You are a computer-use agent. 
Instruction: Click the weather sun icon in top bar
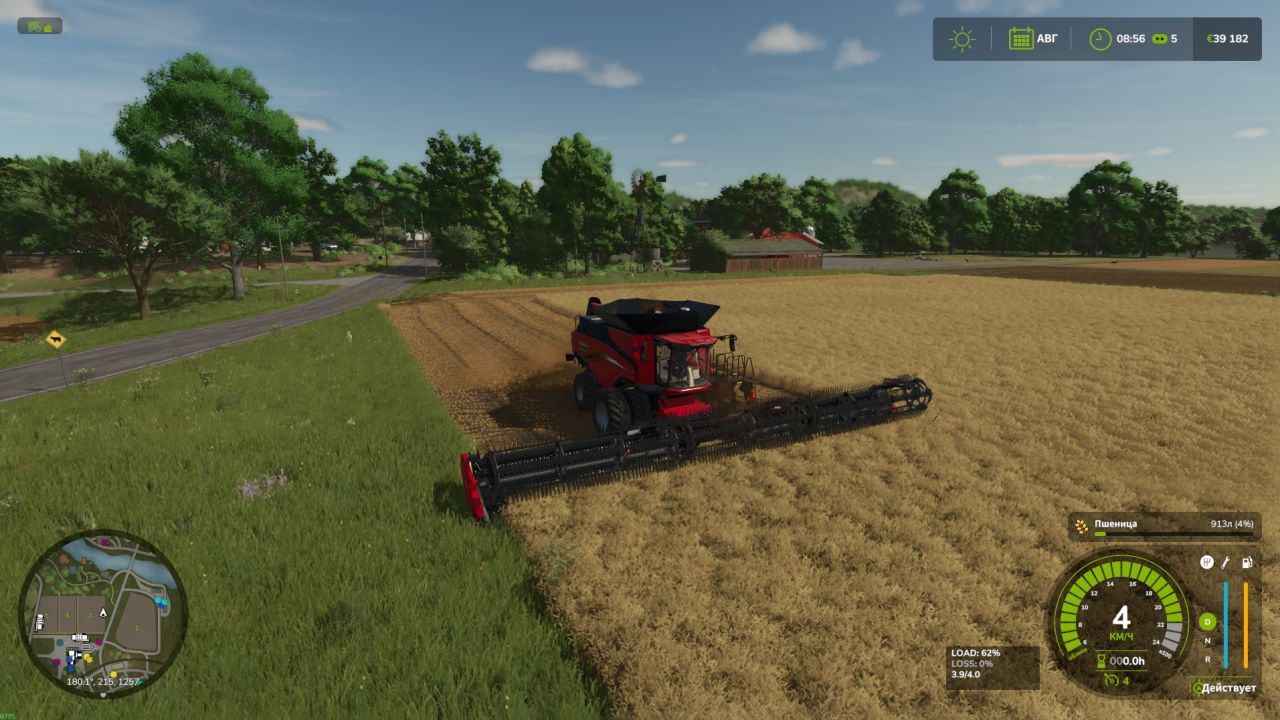(962, 37)
